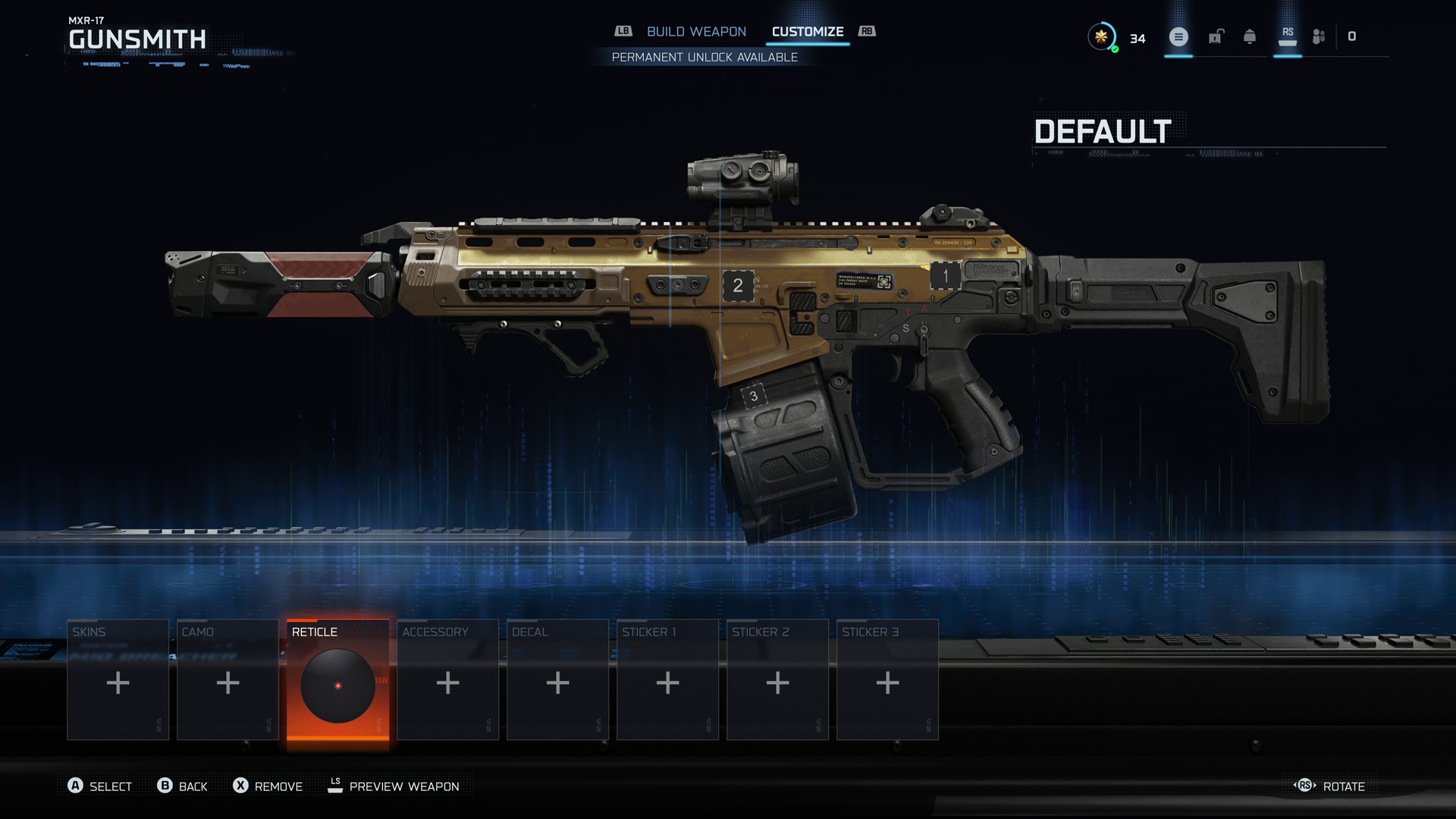Open the Sticker 1 slot
The width and height of the screenshot is (1456, 819).
[x=667, y=679]
